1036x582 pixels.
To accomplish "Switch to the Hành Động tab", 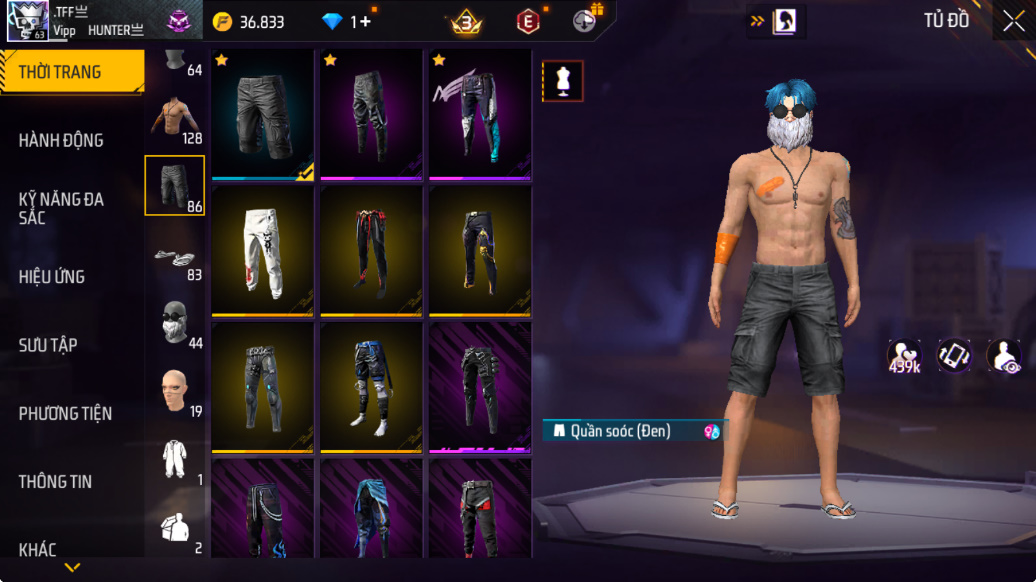I will (61, 141).
